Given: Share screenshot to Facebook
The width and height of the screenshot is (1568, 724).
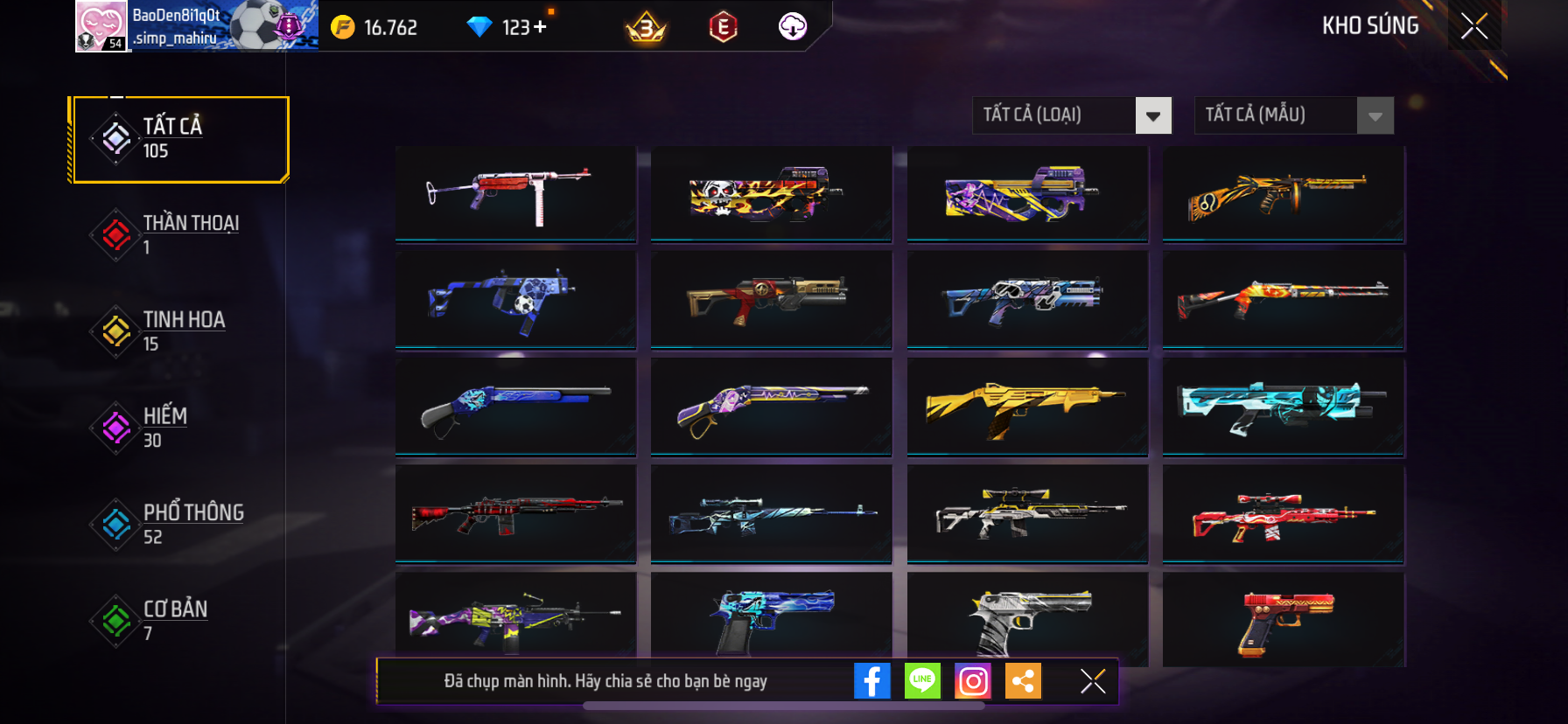Looking at the screenshot, I should point(871,681).
